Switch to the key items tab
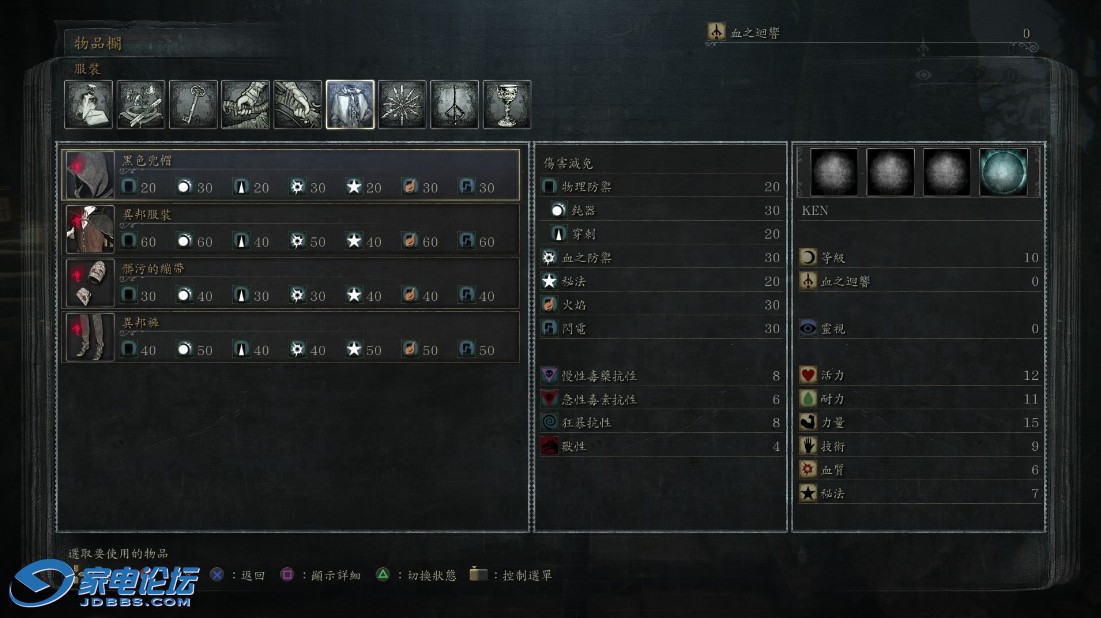1101x618 pixels. tap(193, 105)
